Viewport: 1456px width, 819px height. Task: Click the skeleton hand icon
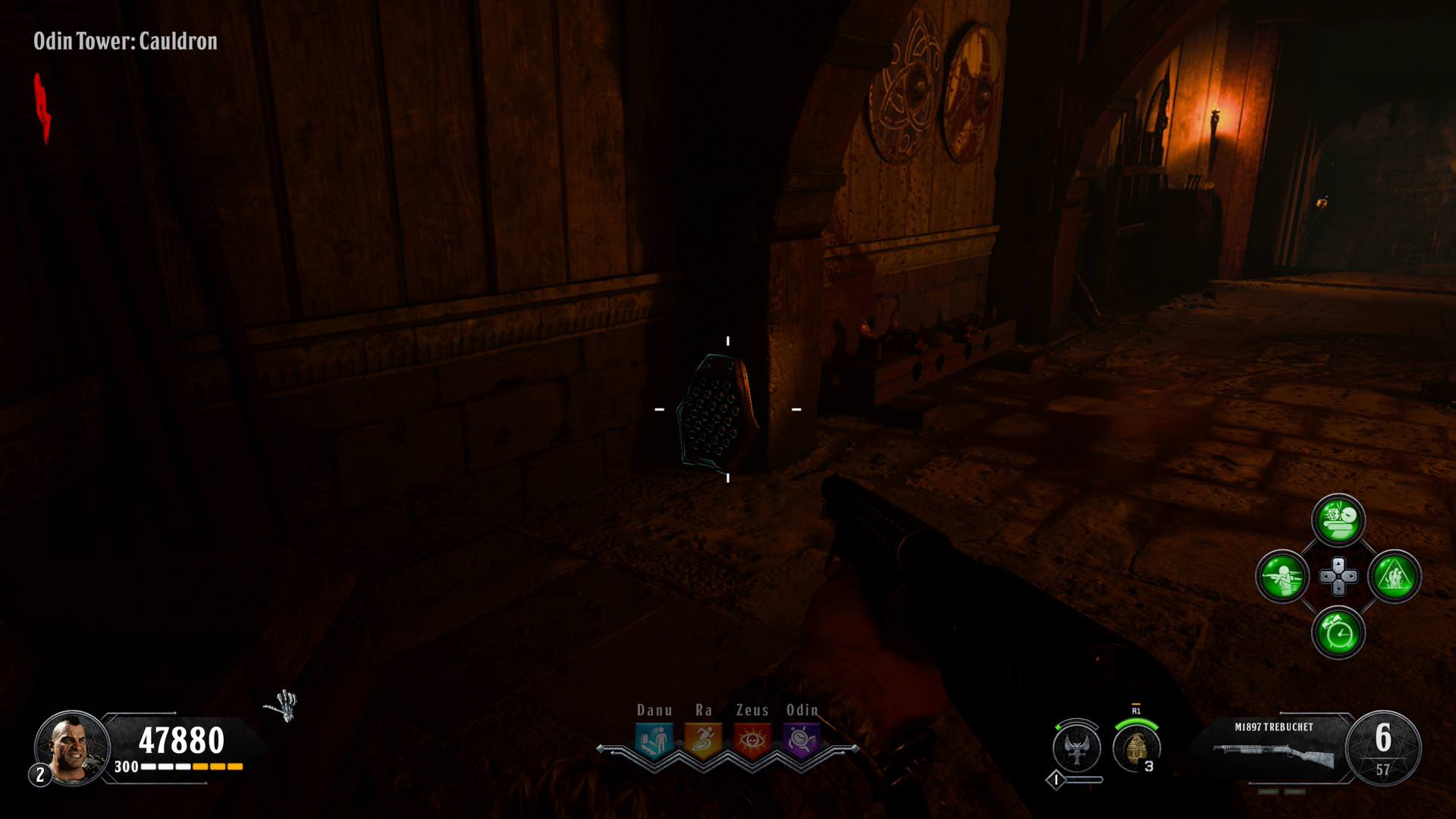coord(282,706)
